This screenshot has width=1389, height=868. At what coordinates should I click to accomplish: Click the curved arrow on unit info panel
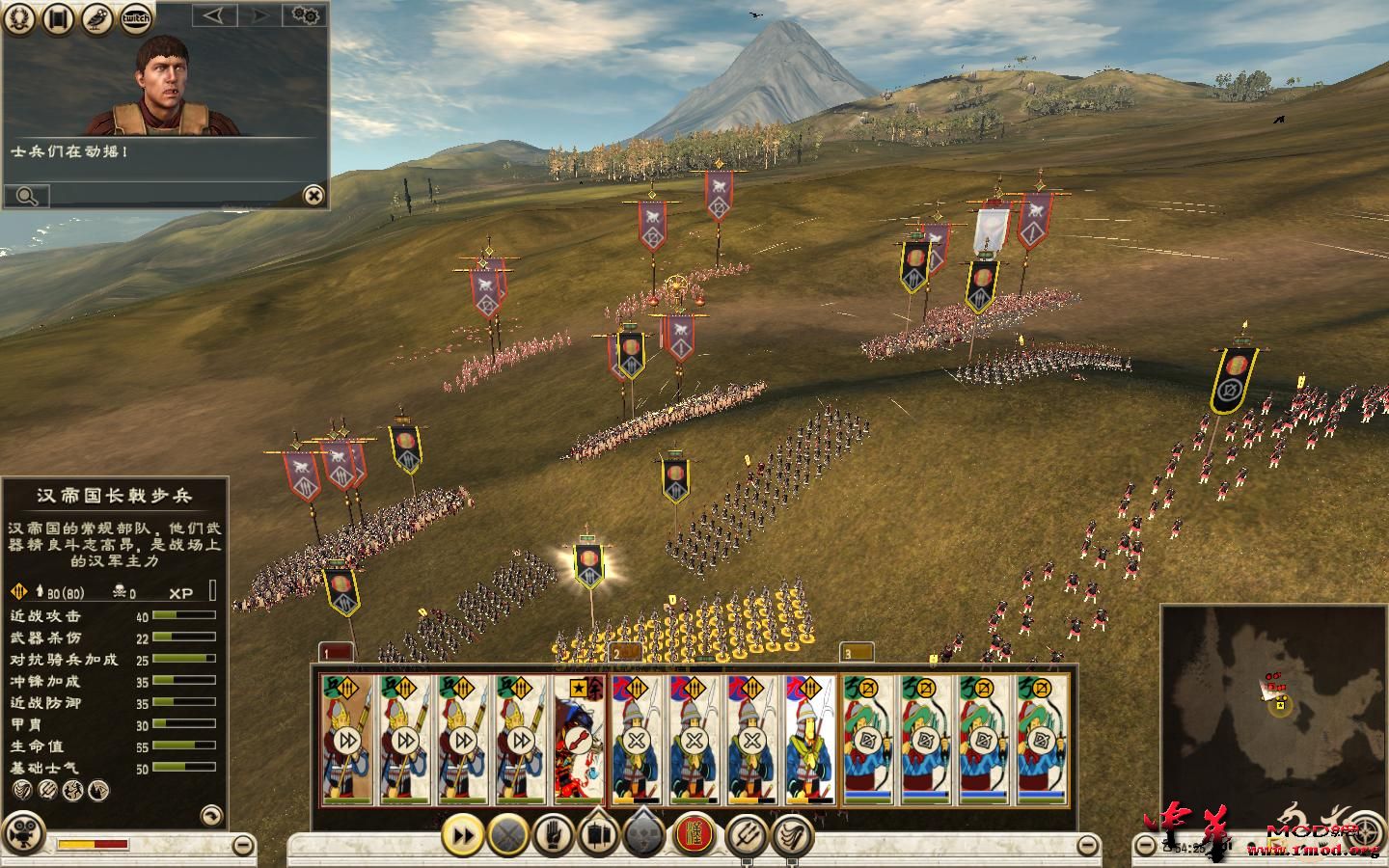(x=211, y=815)
